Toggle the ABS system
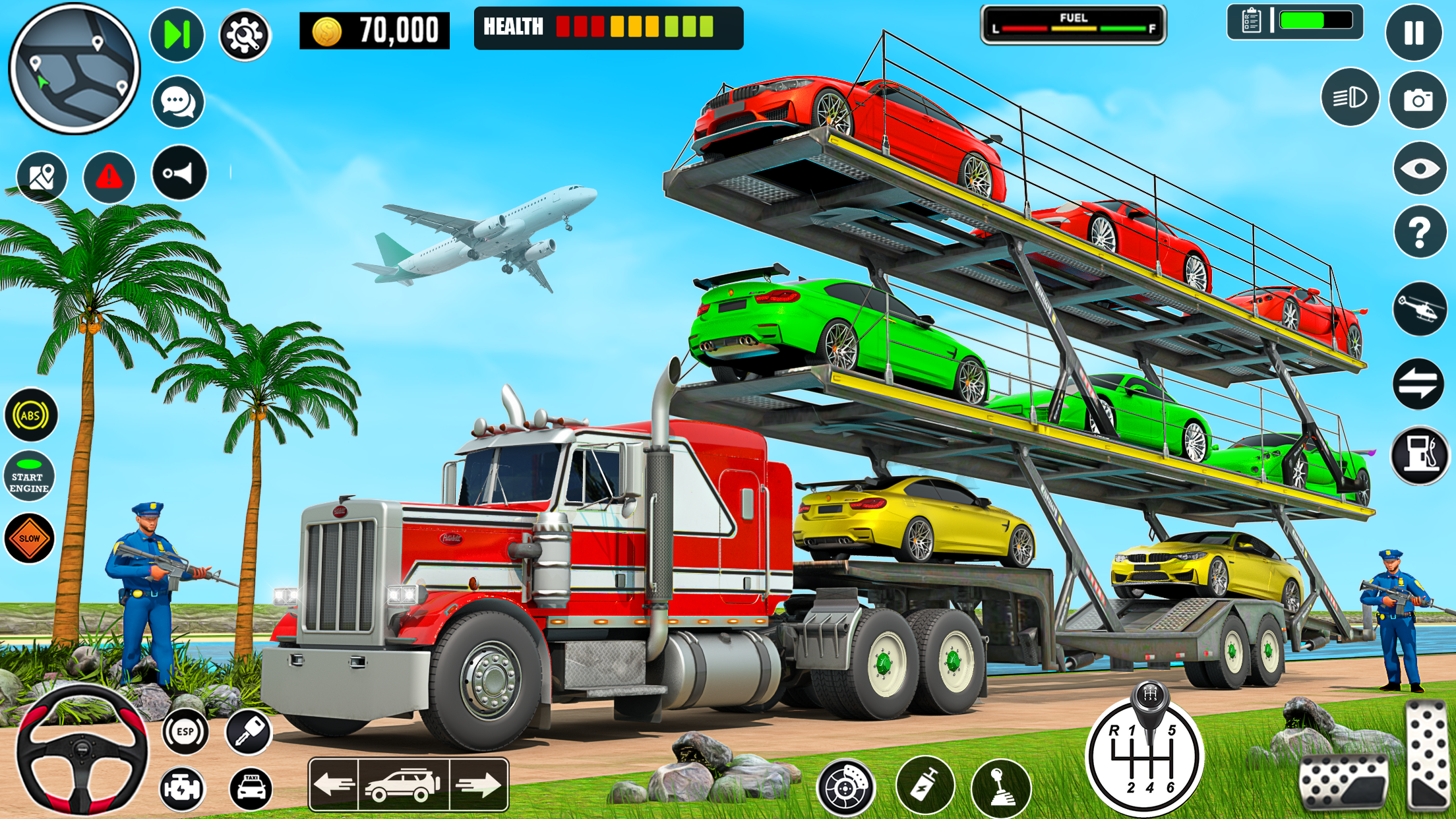 pos(32,415)
